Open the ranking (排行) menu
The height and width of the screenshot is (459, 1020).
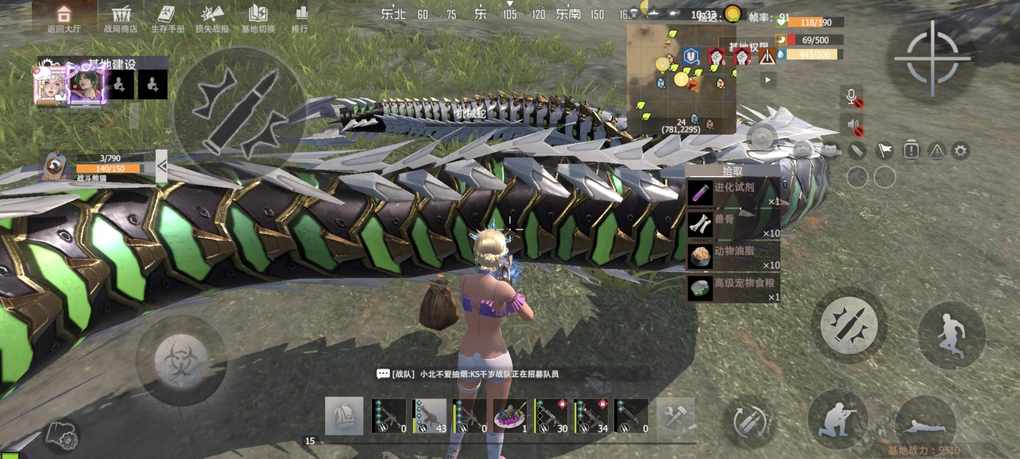coord(300,15)
